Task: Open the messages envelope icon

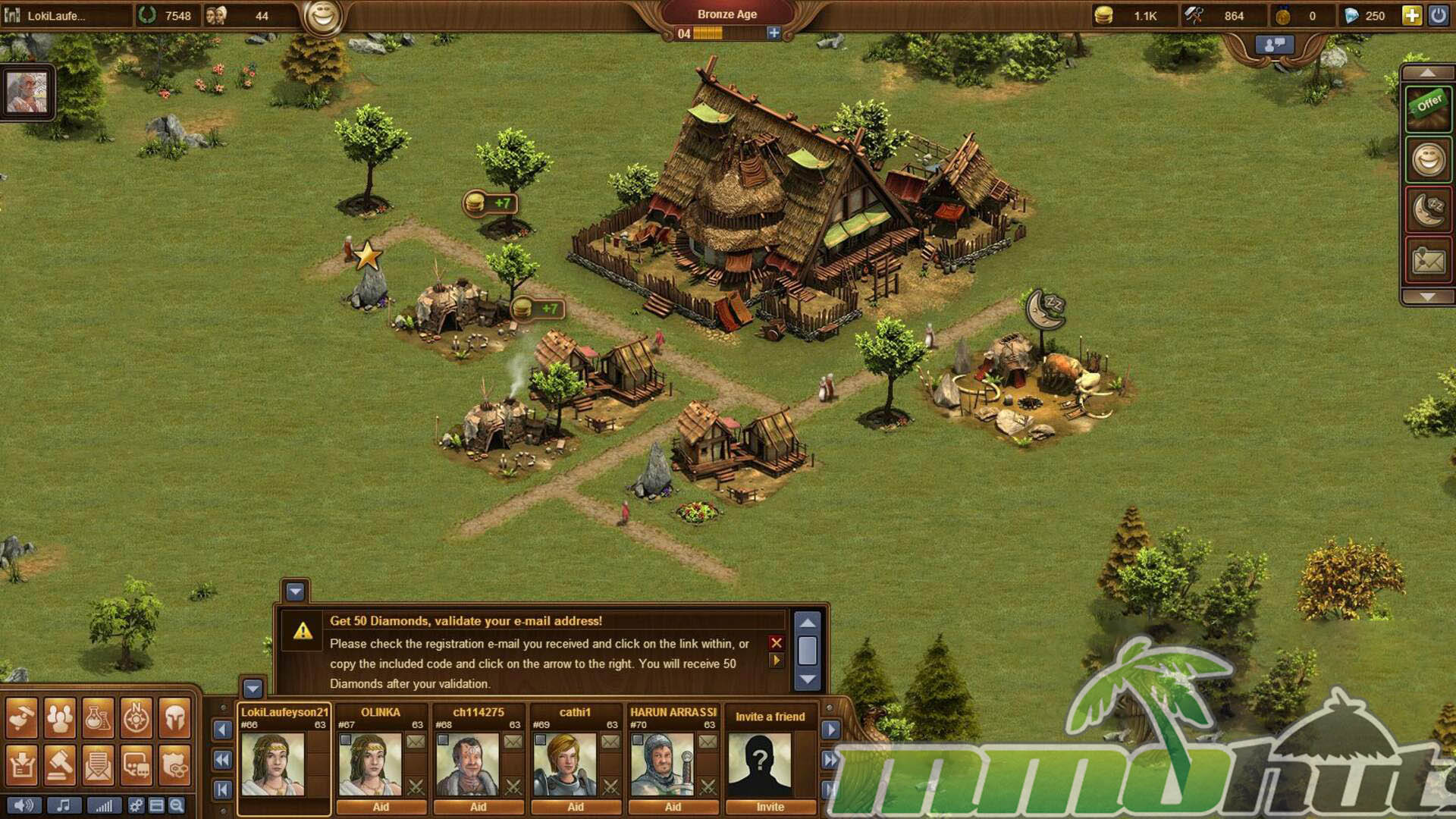Action: 98,764
